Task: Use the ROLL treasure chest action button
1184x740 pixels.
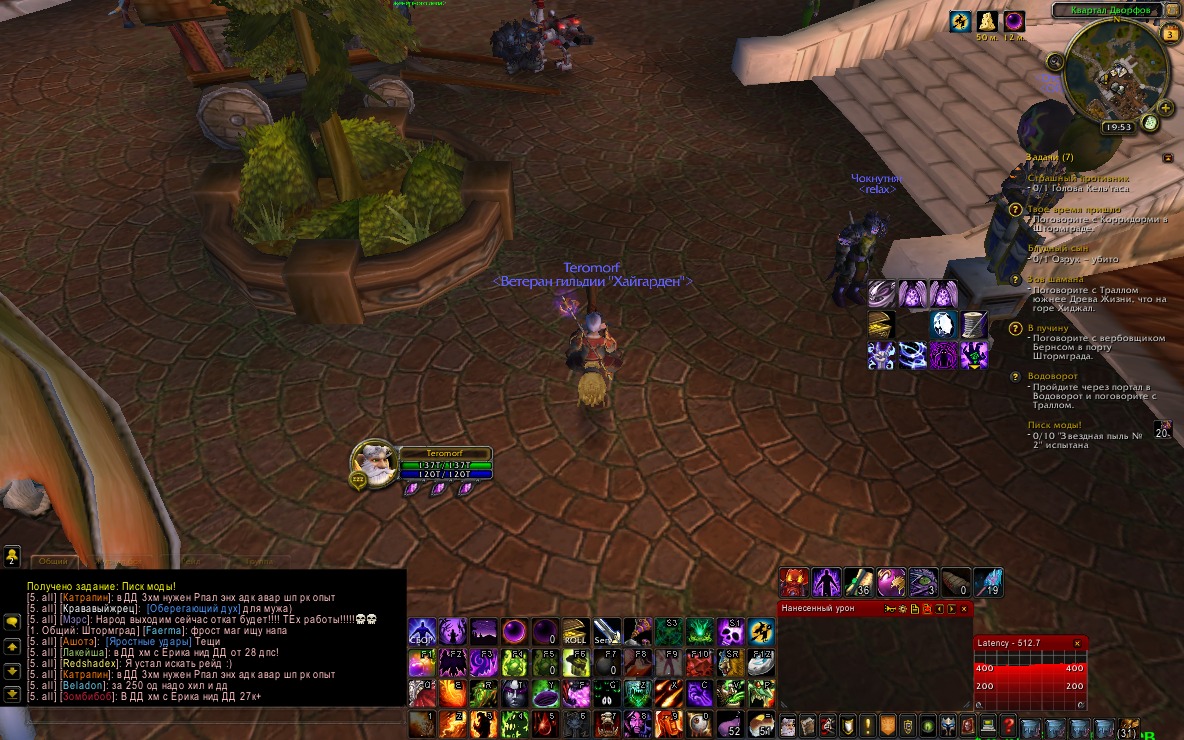Action: [x=574, y=631]
